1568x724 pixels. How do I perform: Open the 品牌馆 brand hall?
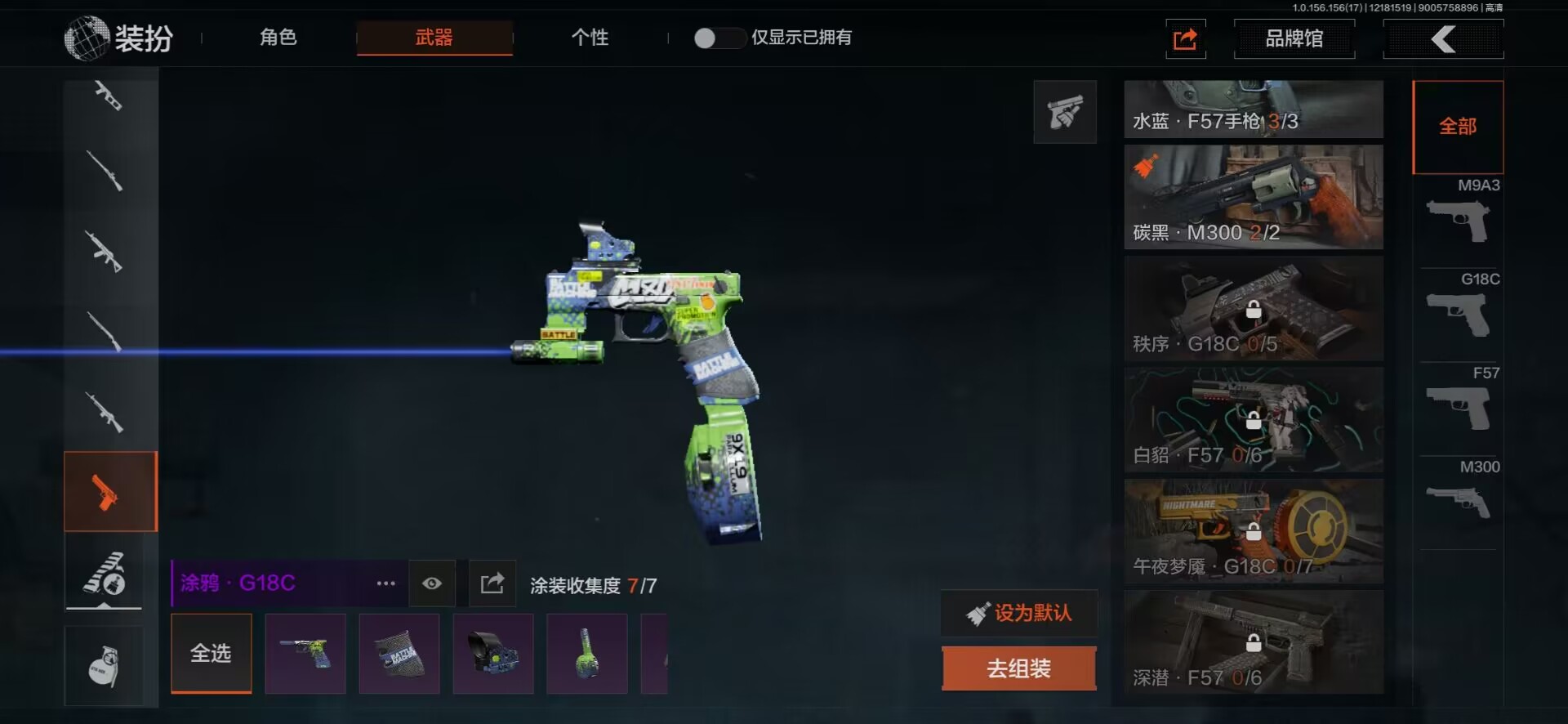(x=1294, y=38)
